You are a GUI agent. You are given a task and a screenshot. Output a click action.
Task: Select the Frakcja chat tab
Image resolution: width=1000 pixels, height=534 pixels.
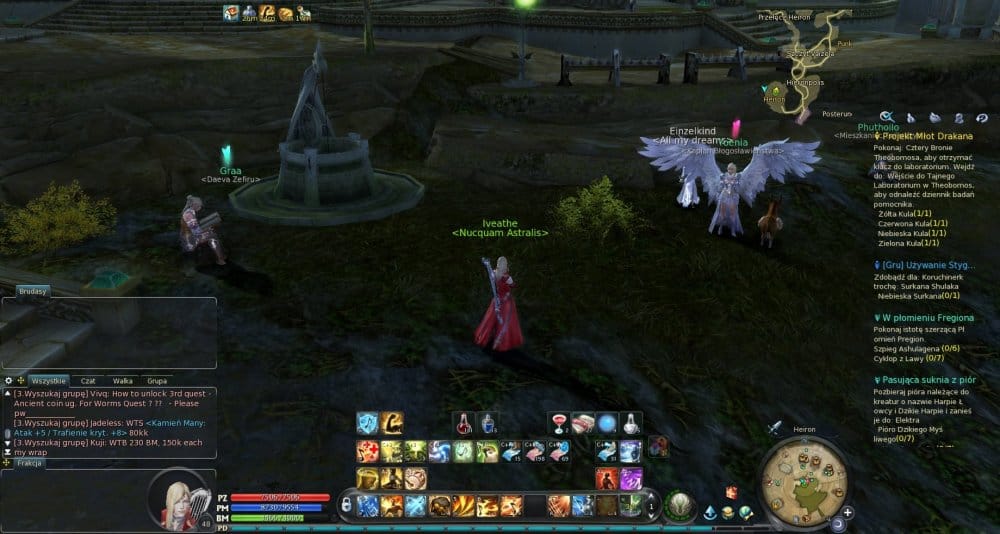click(30, 465)
